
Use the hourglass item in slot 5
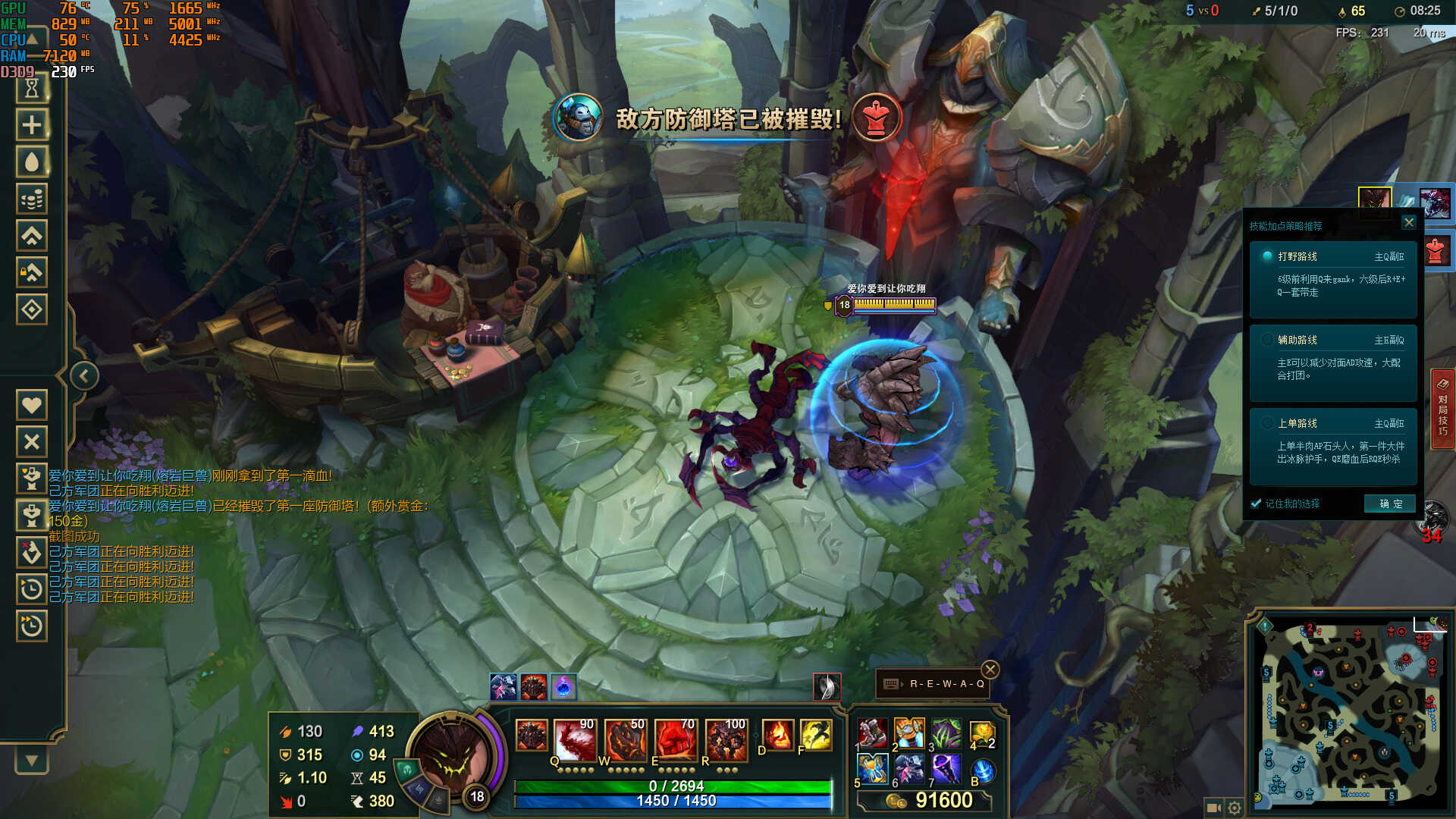pyautogui.click(x=873, y=769)
